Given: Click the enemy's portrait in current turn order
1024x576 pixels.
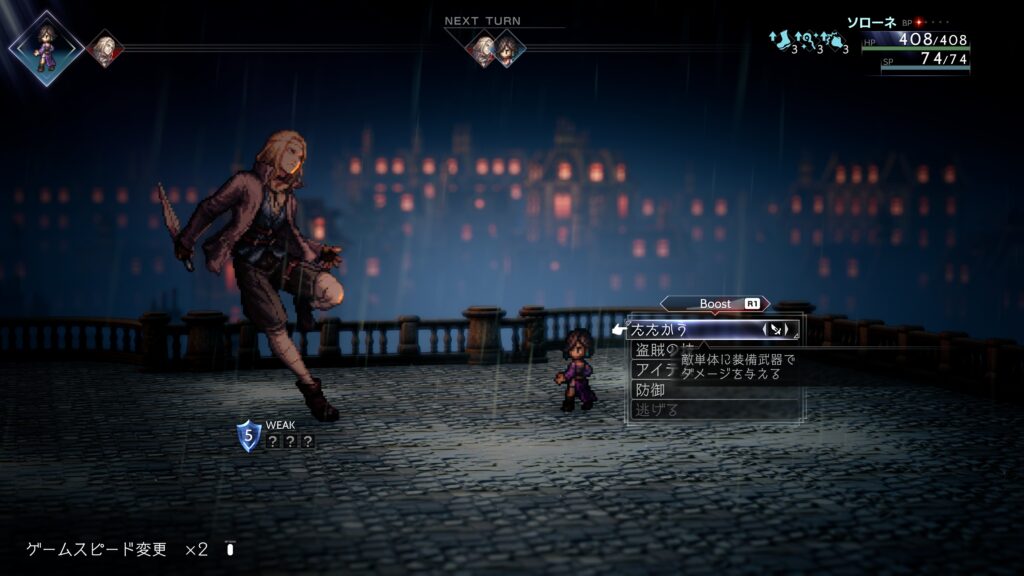Looking at the screenshot, I should tap(103, 48).
